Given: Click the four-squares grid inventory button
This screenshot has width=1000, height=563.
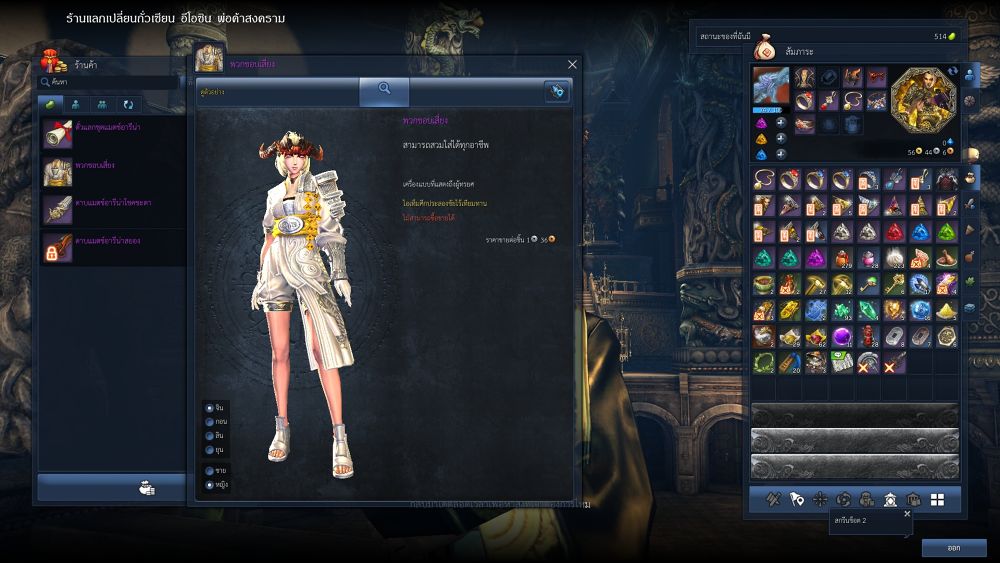Looking at the screenshot, I should 937,499.
